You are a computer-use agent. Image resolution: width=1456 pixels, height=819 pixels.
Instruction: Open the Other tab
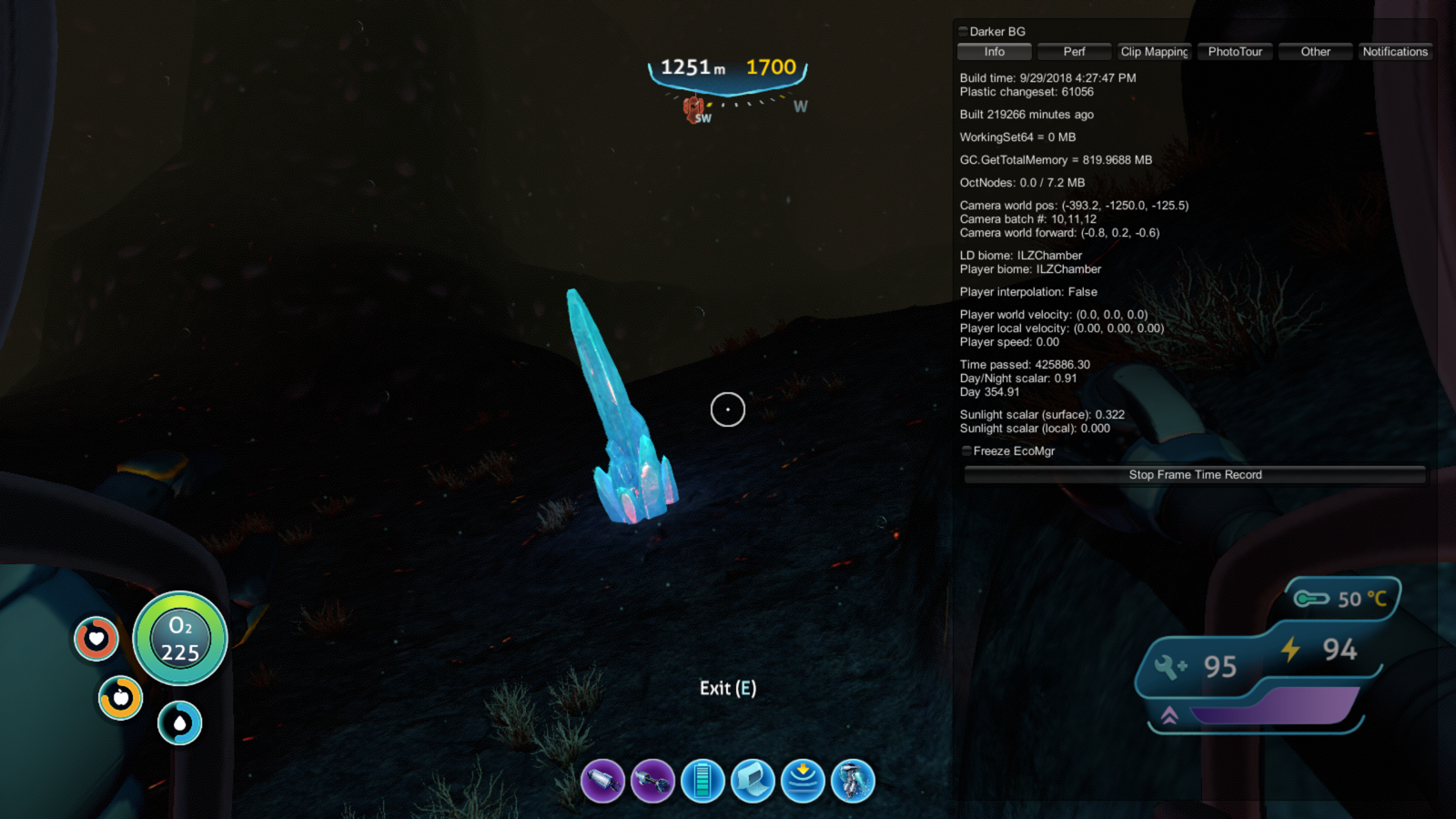point(1315,52)
